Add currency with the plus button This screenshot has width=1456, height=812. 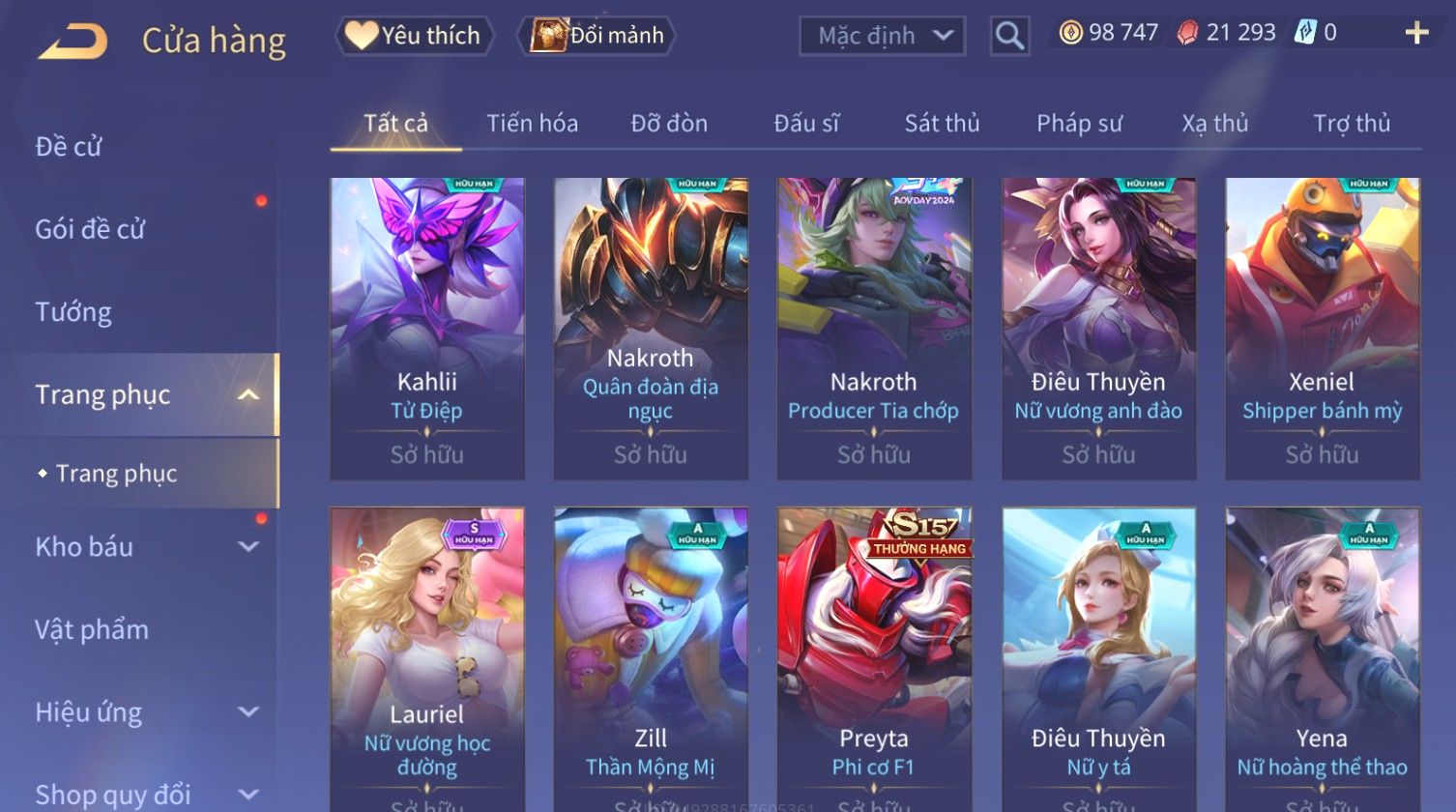tap(1416, 34)
